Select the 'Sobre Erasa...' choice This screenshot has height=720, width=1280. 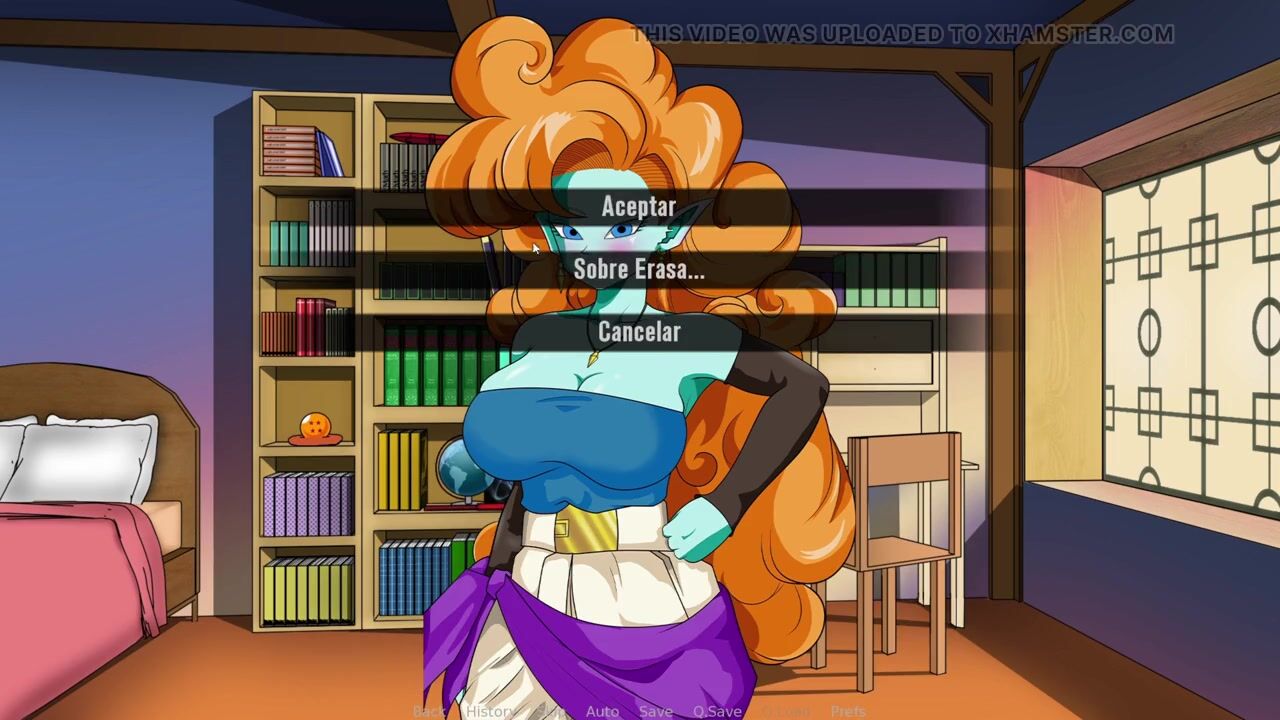point(639,269)
